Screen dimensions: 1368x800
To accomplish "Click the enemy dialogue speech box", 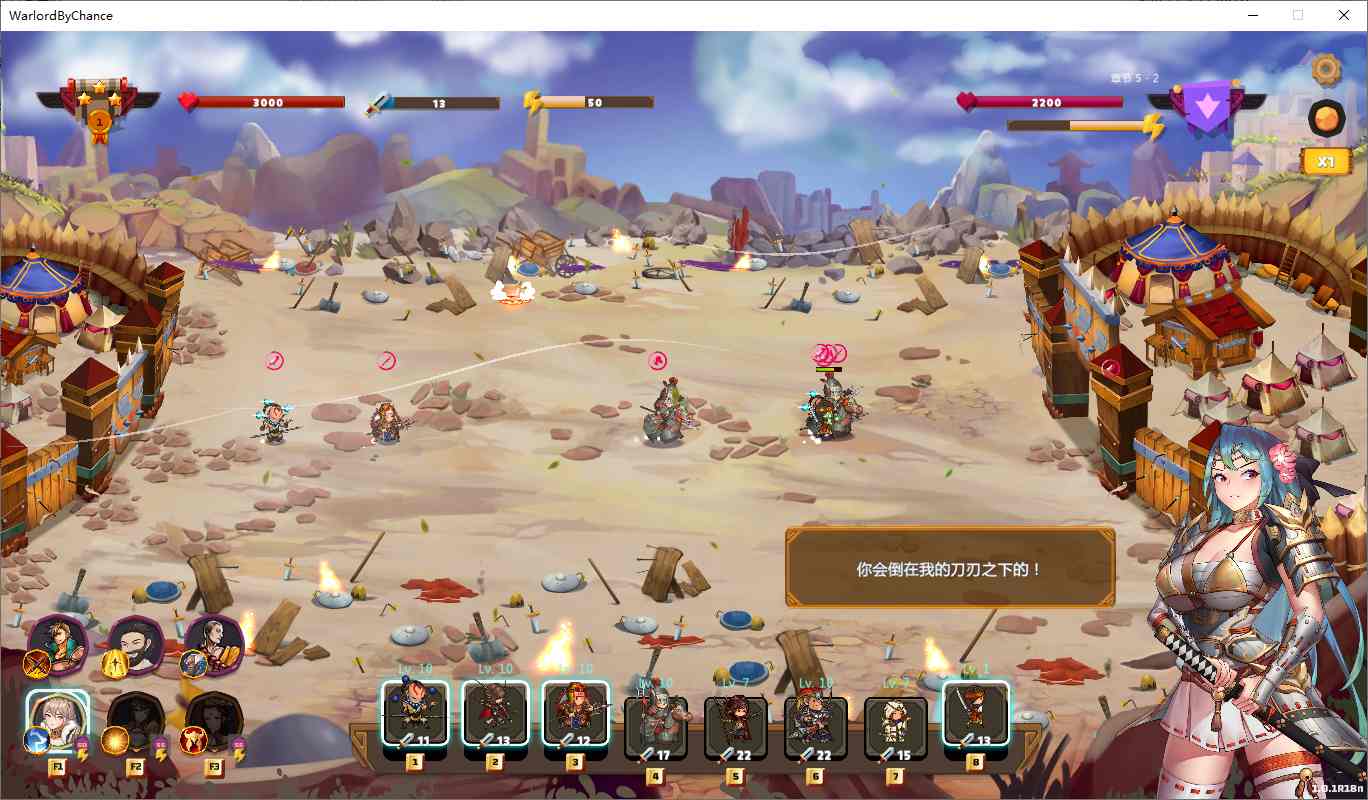I will [950, 568].
